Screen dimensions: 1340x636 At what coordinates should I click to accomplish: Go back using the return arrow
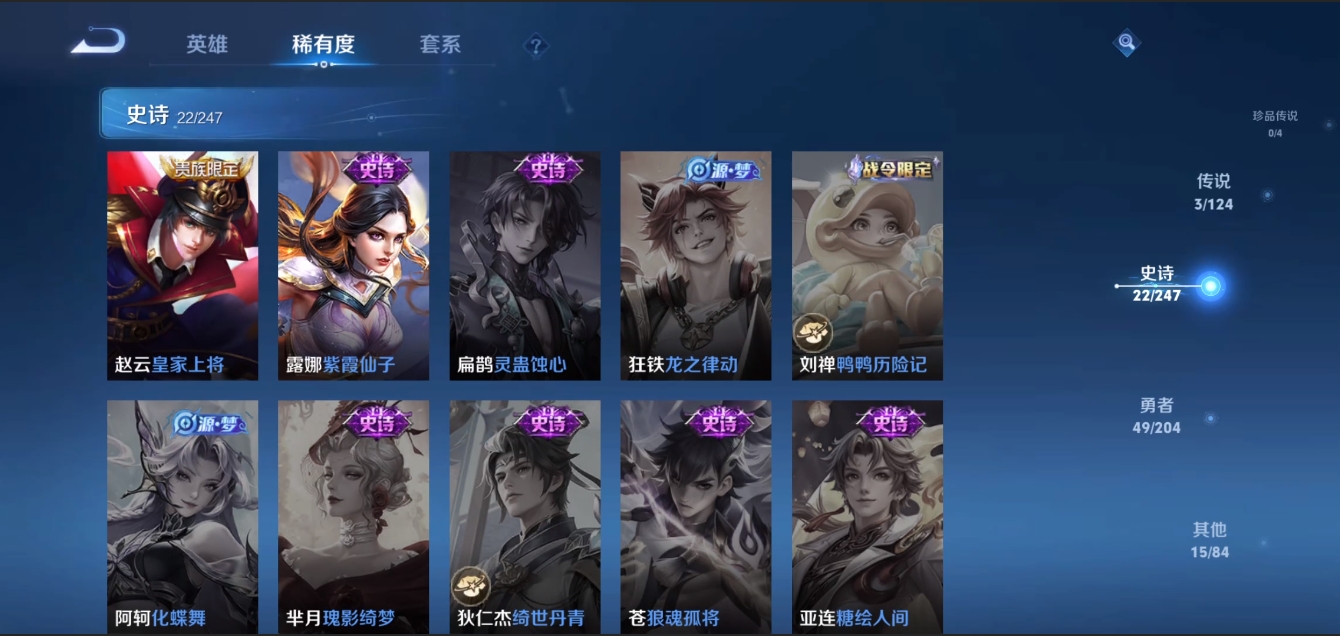click(x=98, y=42)
